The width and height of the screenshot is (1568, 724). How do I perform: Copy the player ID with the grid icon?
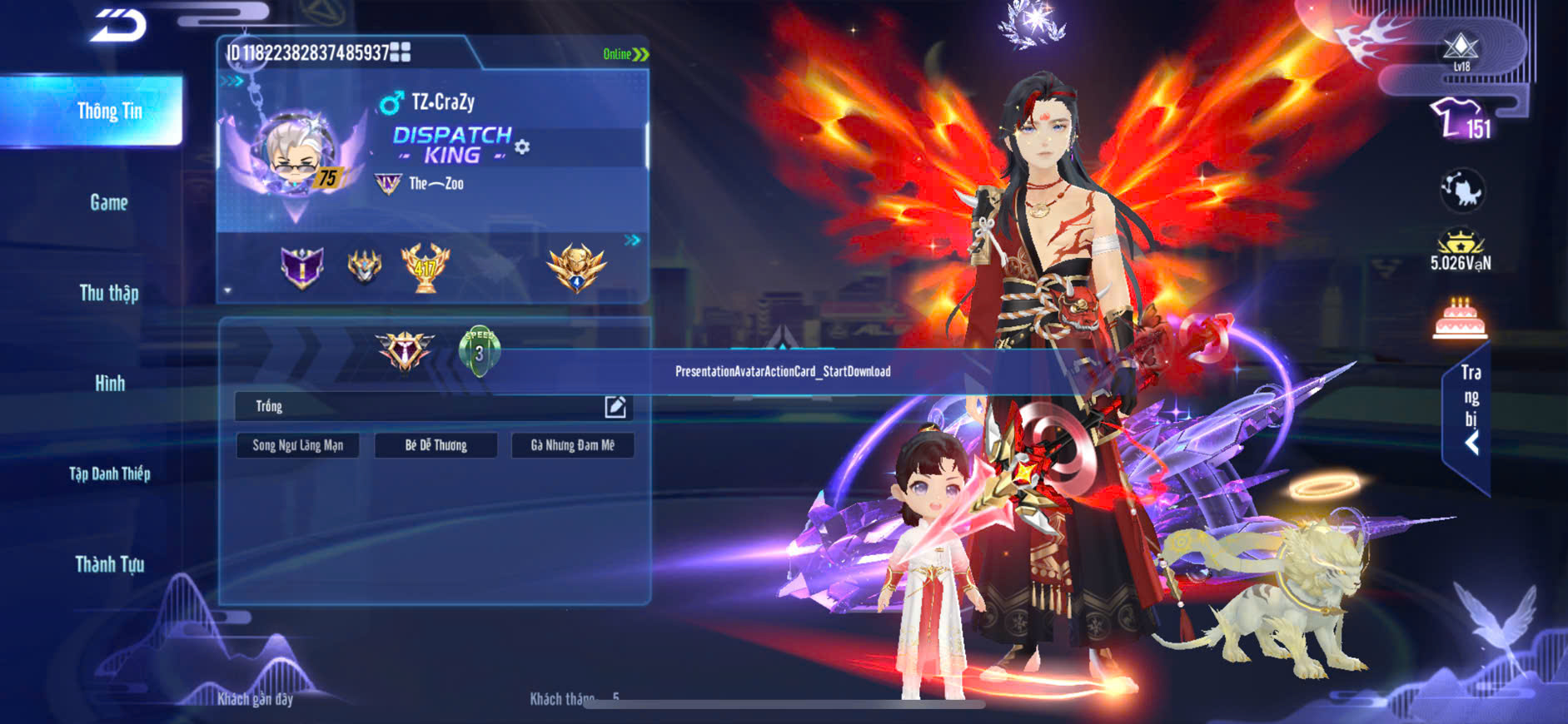click(401, 52)
